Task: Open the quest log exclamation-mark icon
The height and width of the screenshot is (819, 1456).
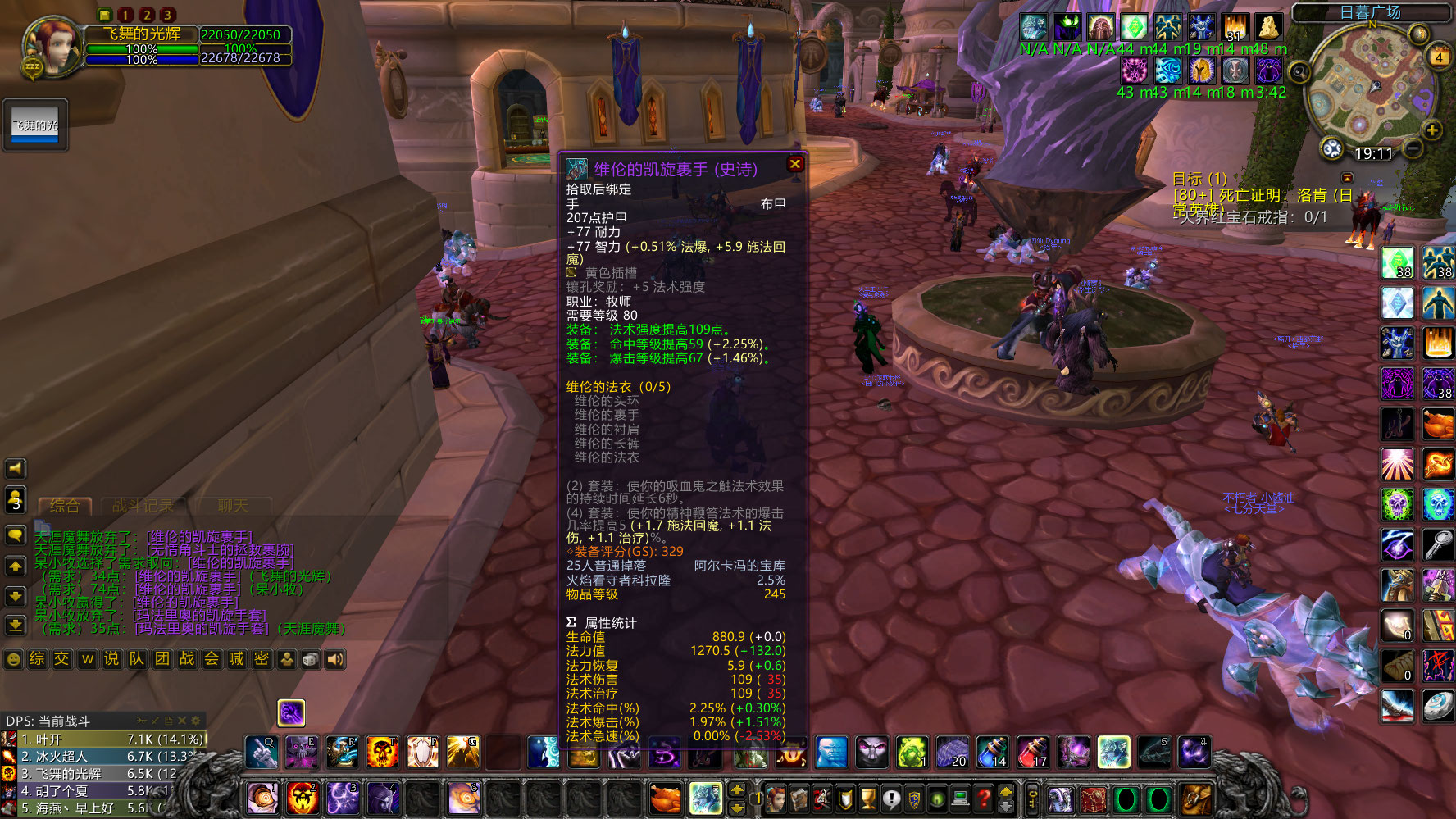Action: pos(891,799)
